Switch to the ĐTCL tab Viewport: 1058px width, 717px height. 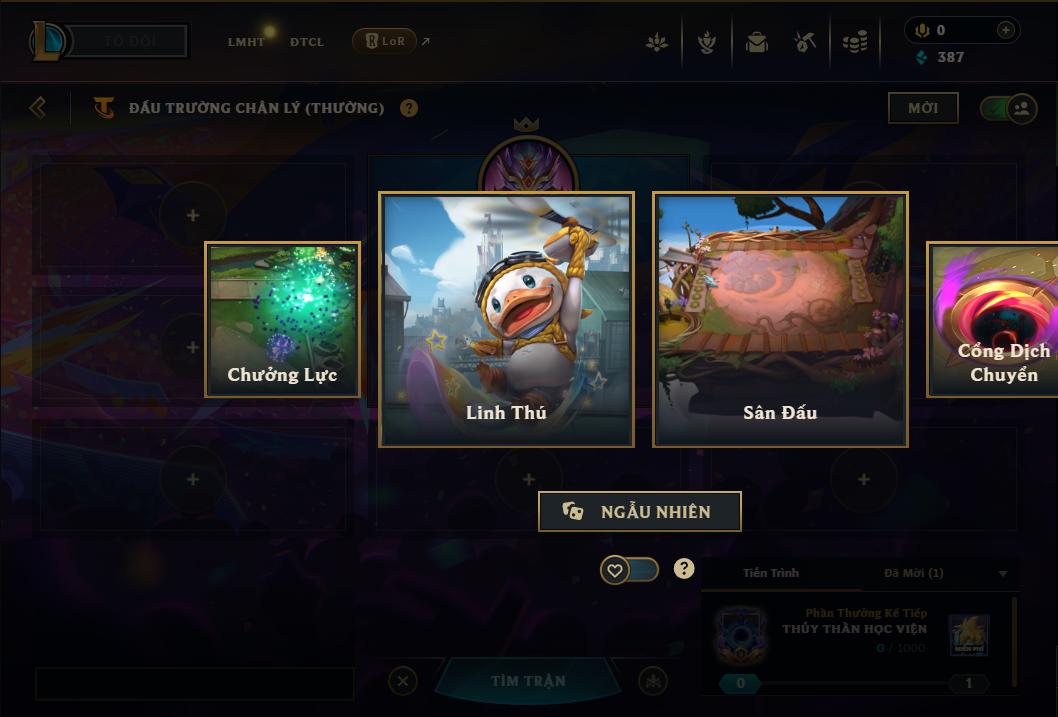coord(307,42)
